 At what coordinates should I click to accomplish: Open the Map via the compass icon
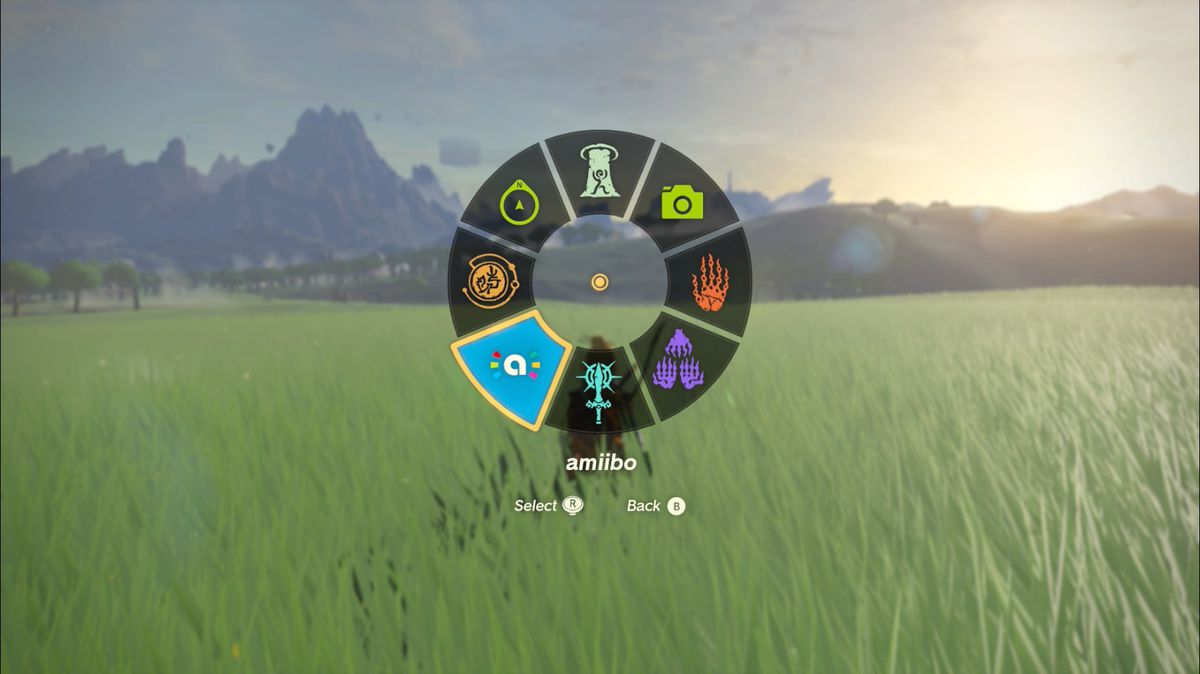tap(520, 203)
